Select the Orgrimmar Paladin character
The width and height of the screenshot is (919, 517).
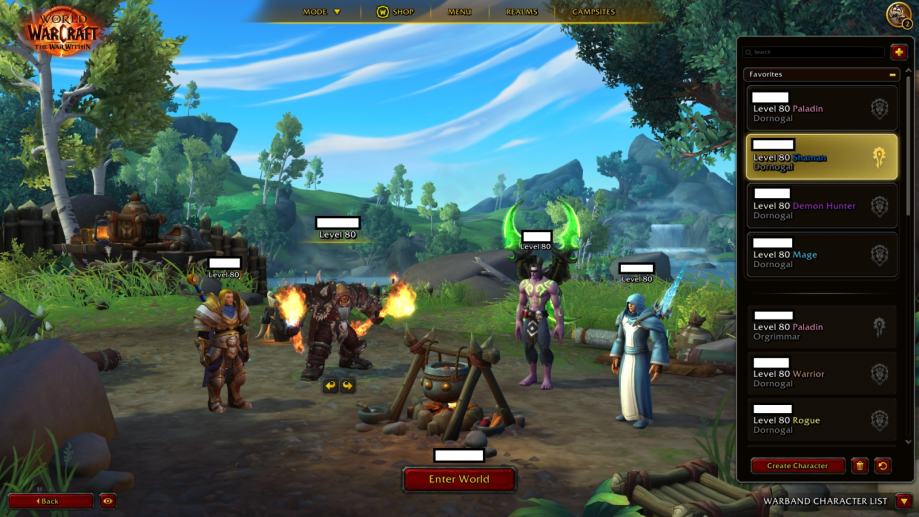pyautogui.click(x=821, y=327)
